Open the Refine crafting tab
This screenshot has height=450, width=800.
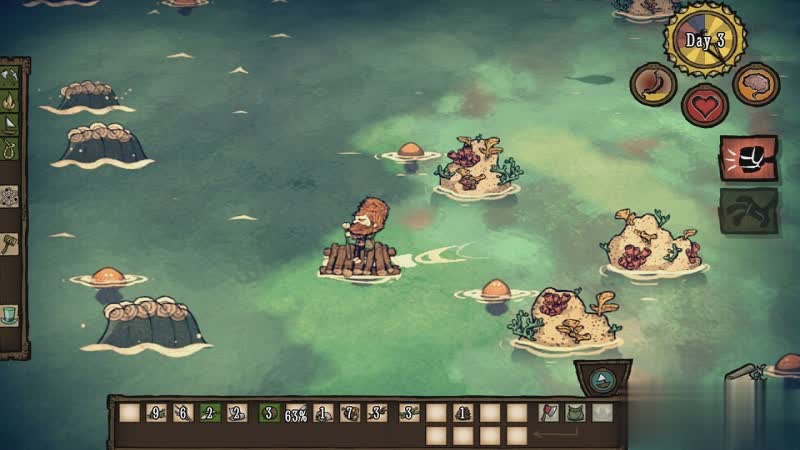pos(9,196)
